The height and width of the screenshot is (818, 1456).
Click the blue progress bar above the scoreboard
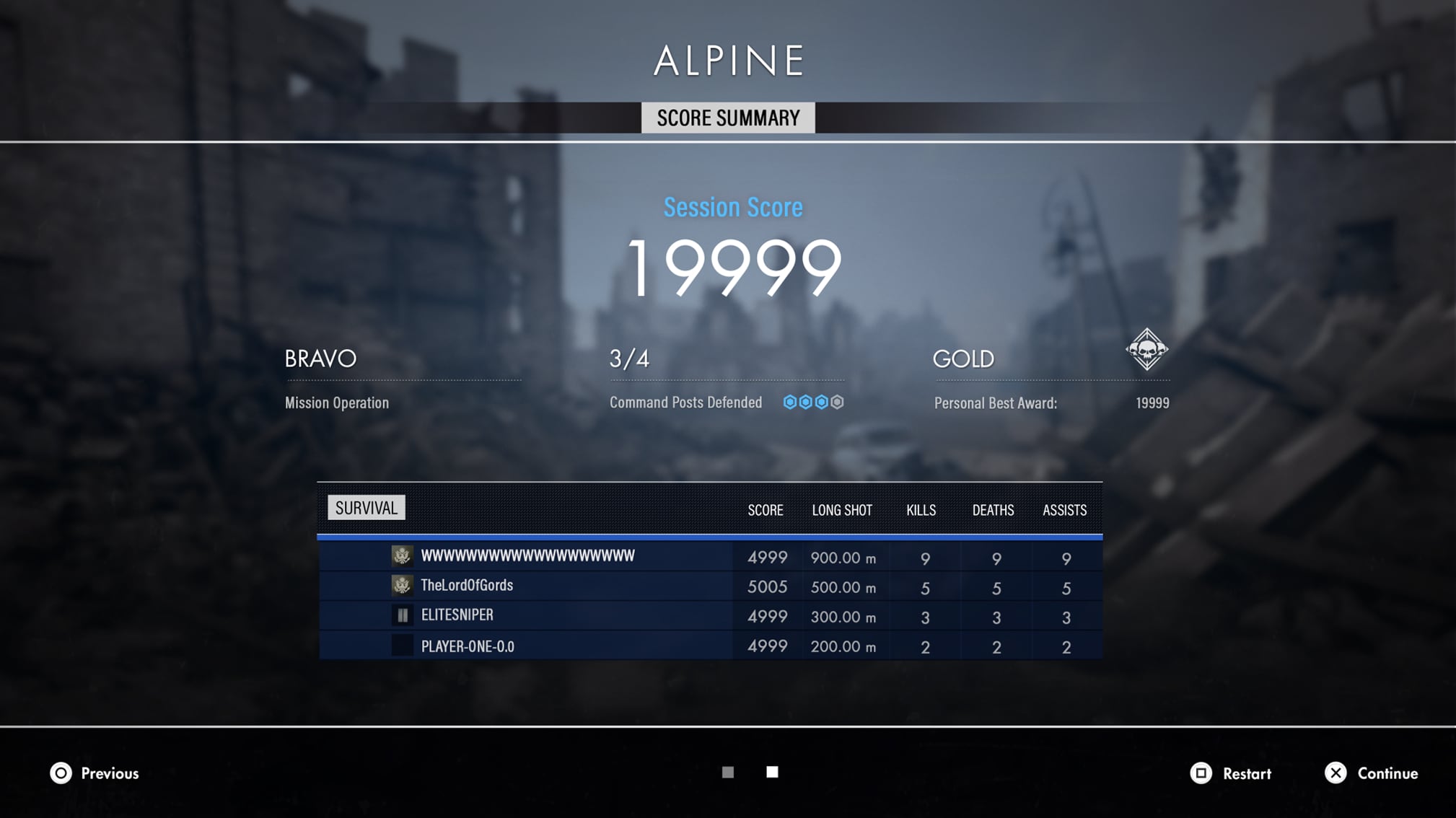click(710, 537)
